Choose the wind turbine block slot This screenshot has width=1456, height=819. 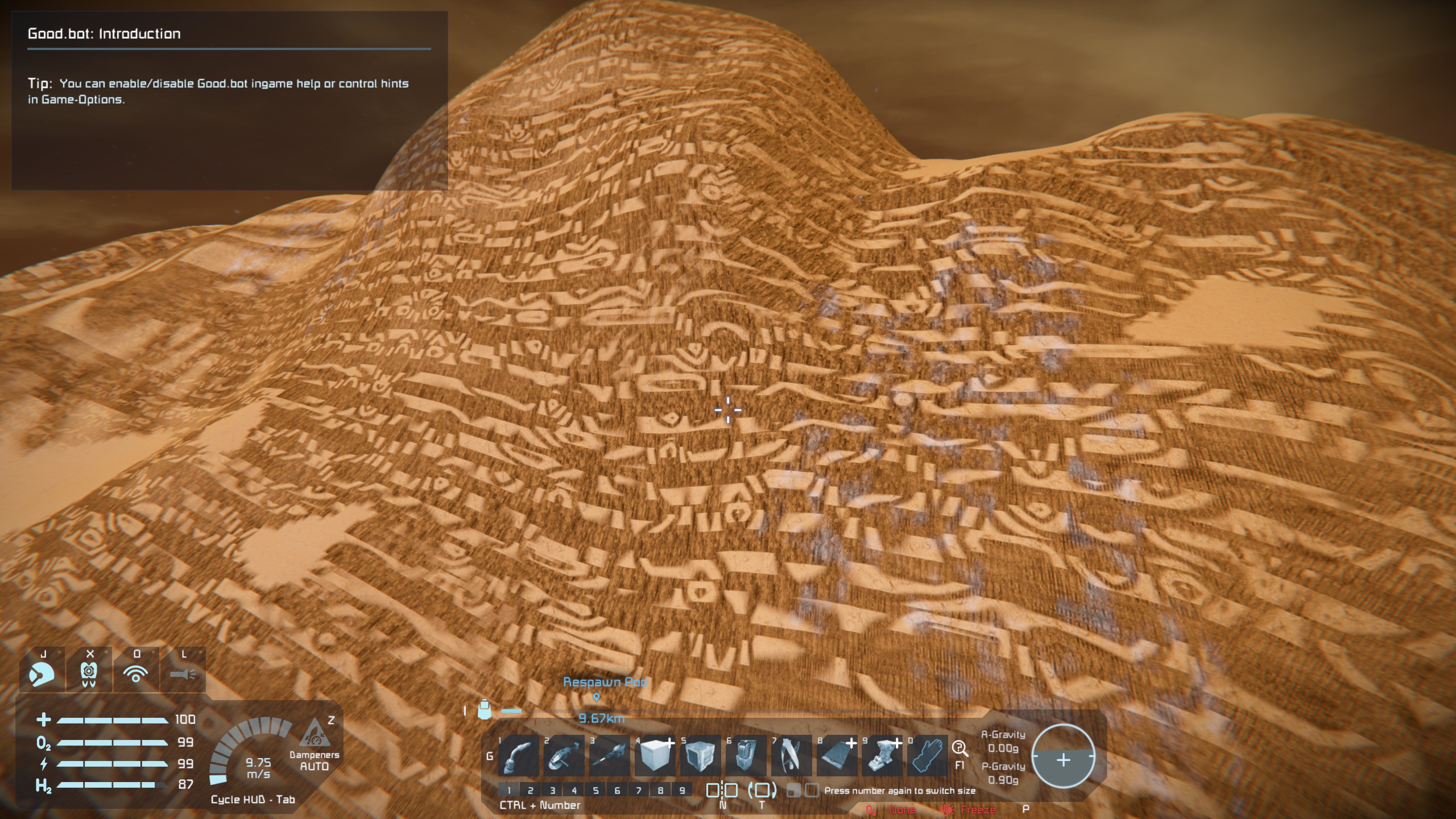click(x=791, y=756)
